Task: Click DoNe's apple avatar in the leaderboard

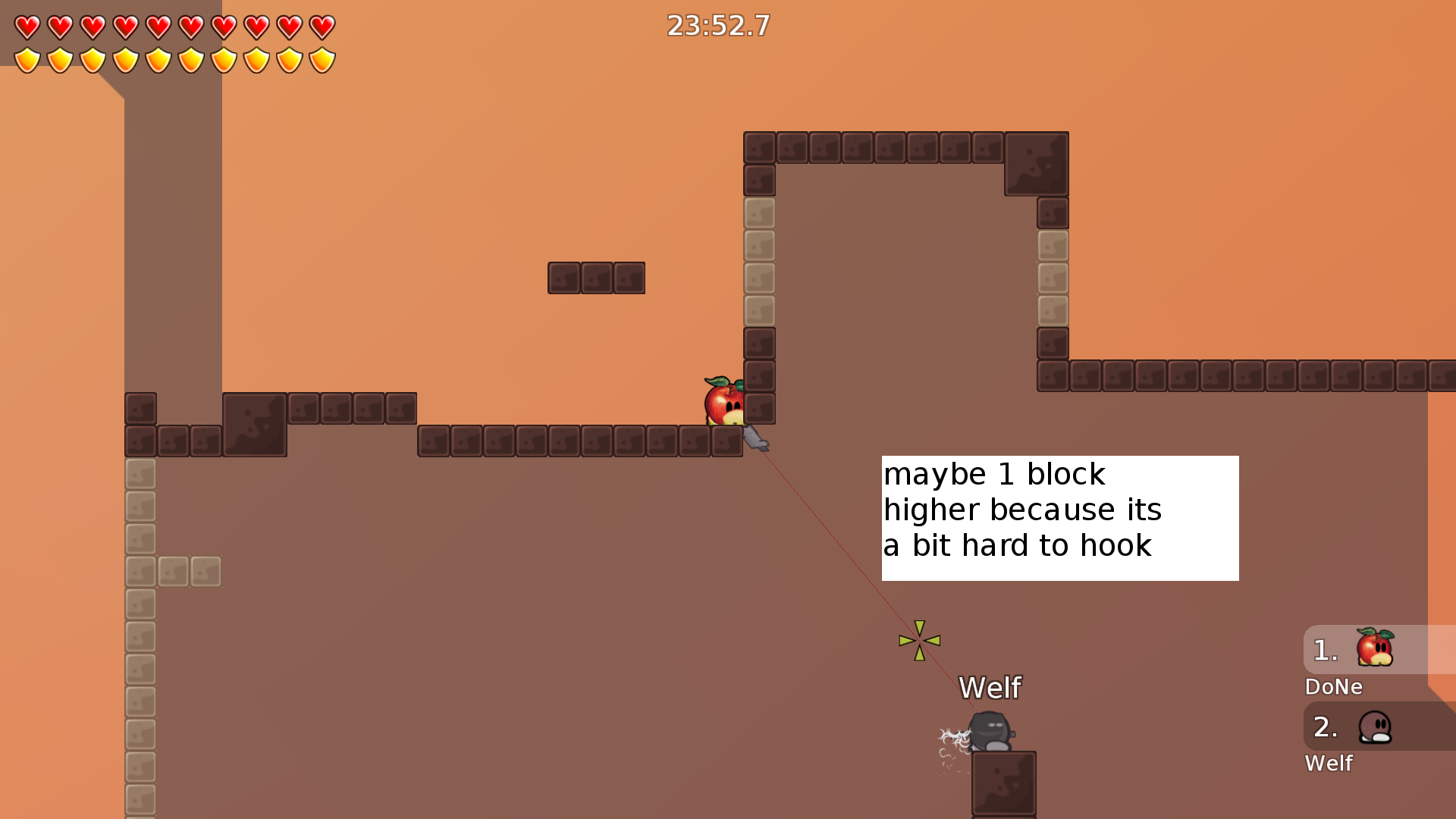Action: pyautogui.click(x=1373, y=648)
